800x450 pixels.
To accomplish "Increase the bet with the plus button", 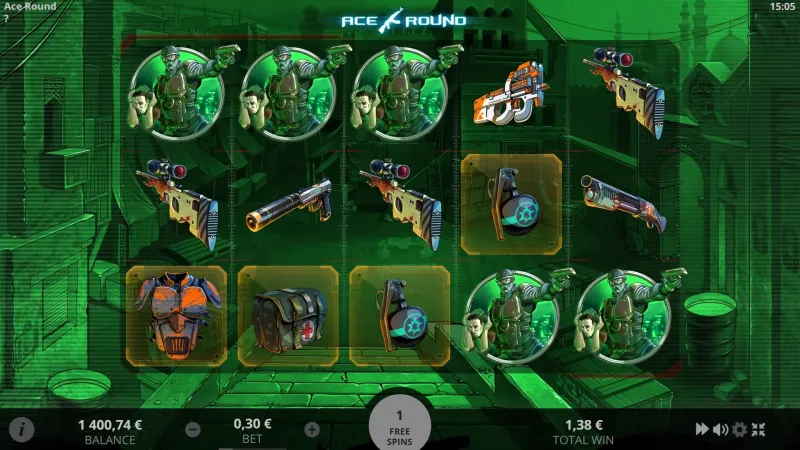I will [x=312, y=430].
